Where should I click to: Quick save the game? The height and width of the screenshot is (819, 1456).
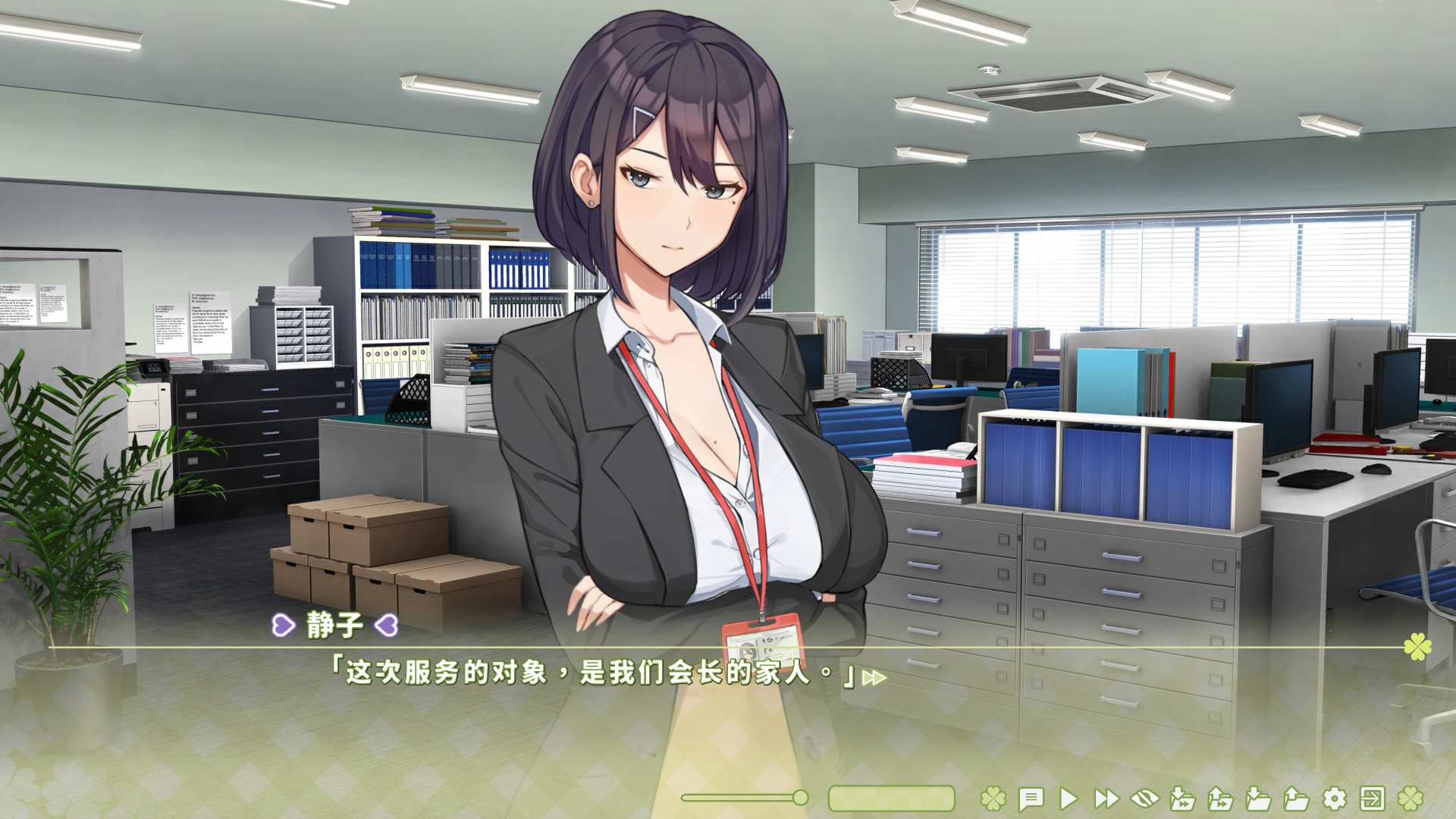(x=1183, y=798)
